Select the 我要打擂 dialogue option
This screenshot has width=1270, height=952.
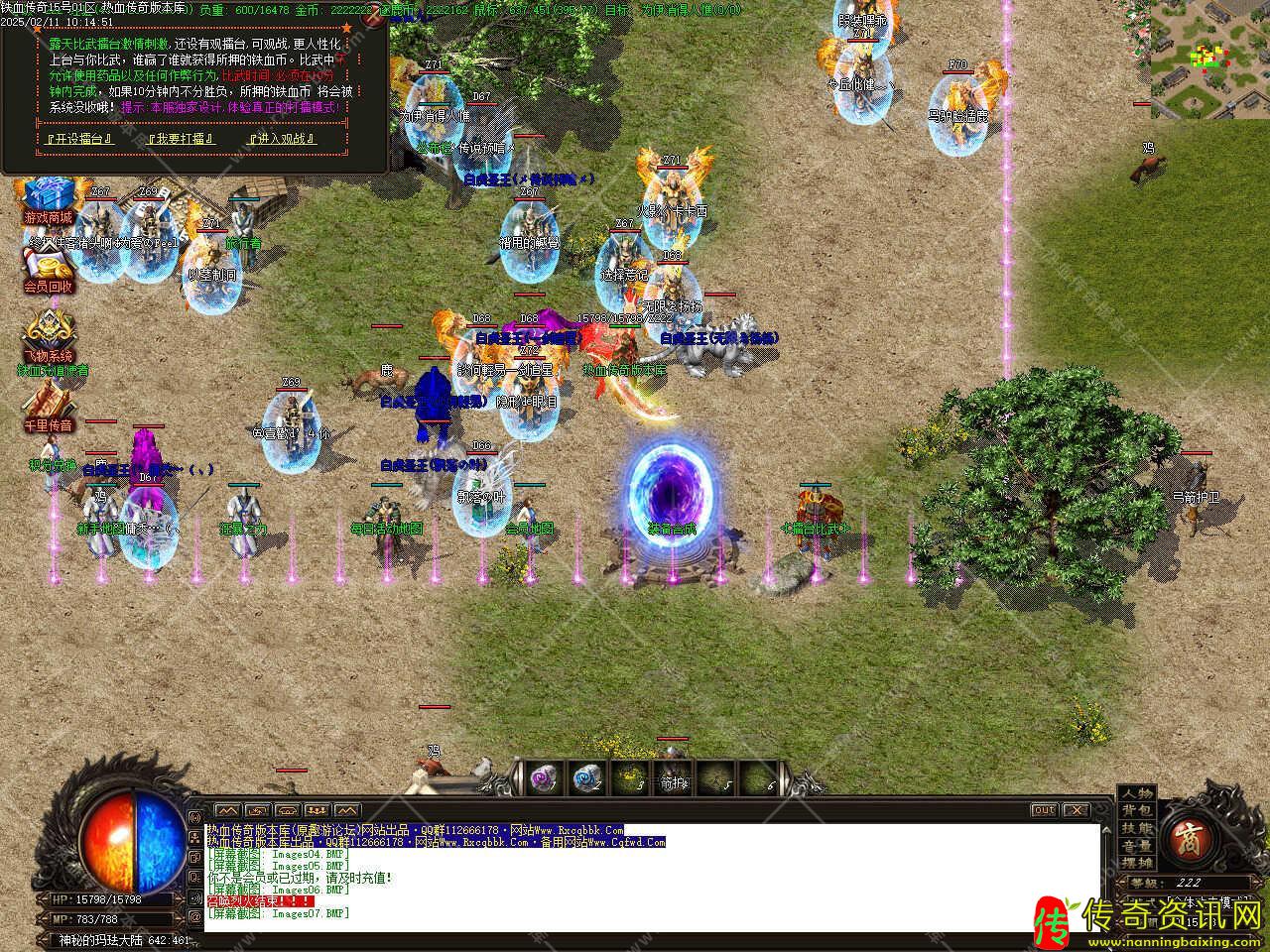point(182,139)
